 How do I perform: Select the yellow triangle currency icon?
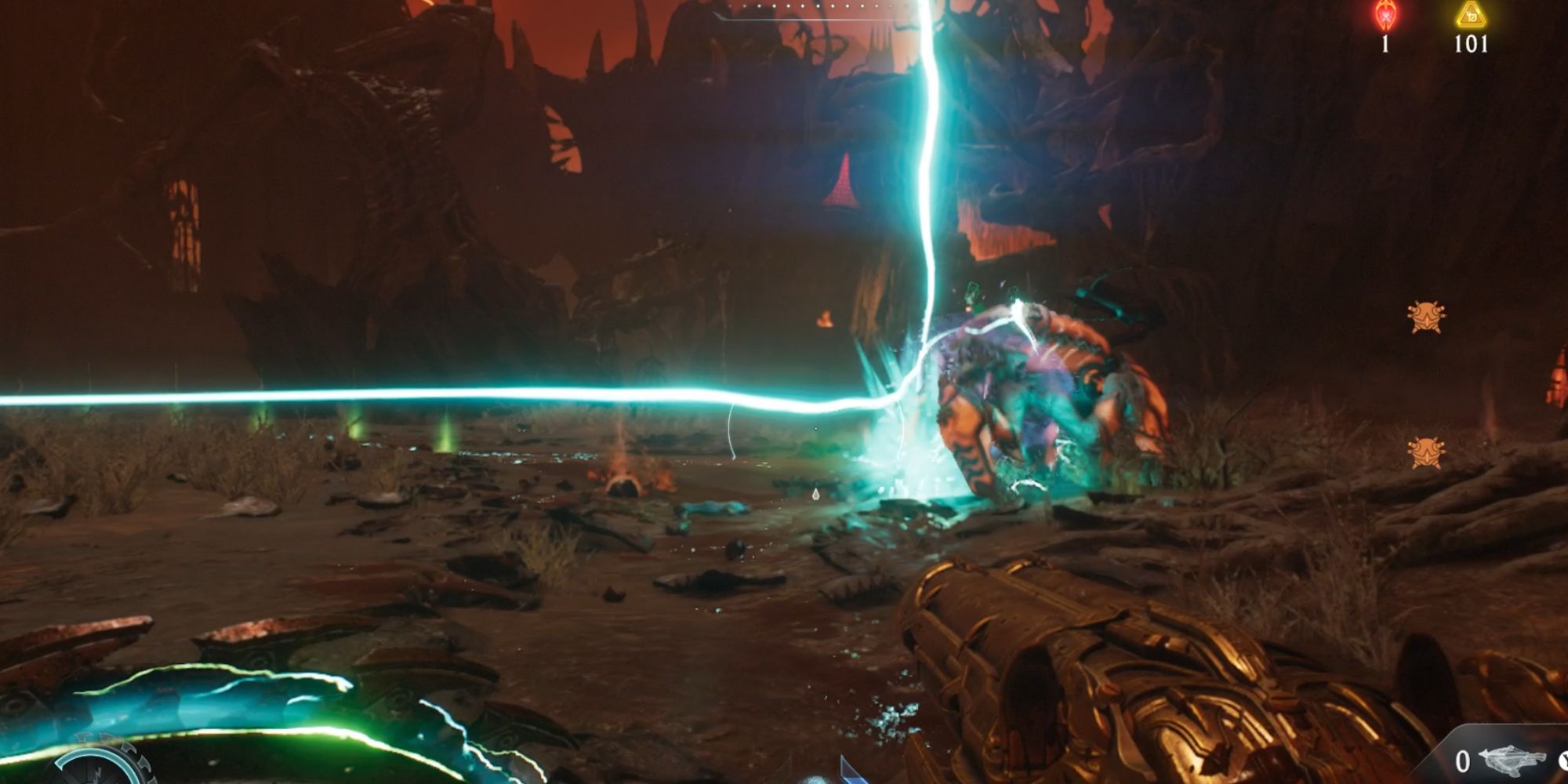pos(1471,15)
